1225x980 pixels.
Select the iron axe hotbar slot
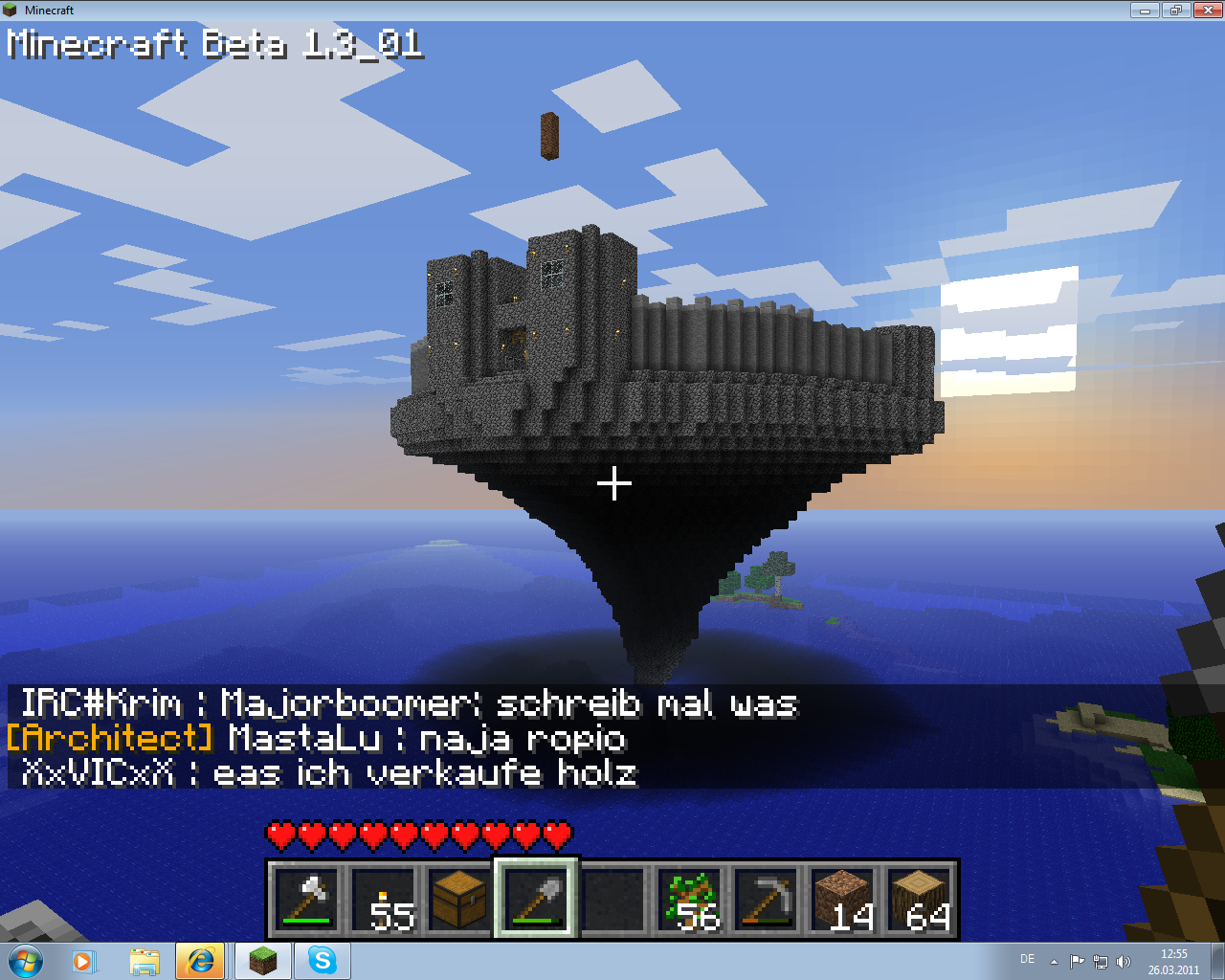pyautogui.click(x=306, y=900)
